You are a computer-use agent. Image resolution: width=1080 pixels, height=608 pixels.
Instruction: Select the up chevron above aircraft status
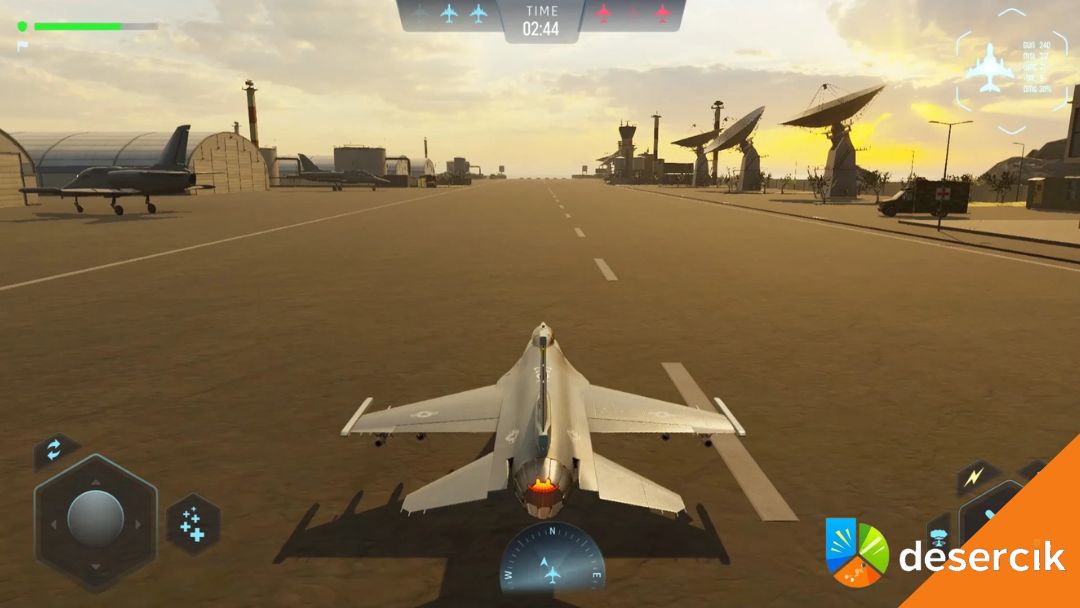click(x=1012, y=13)
